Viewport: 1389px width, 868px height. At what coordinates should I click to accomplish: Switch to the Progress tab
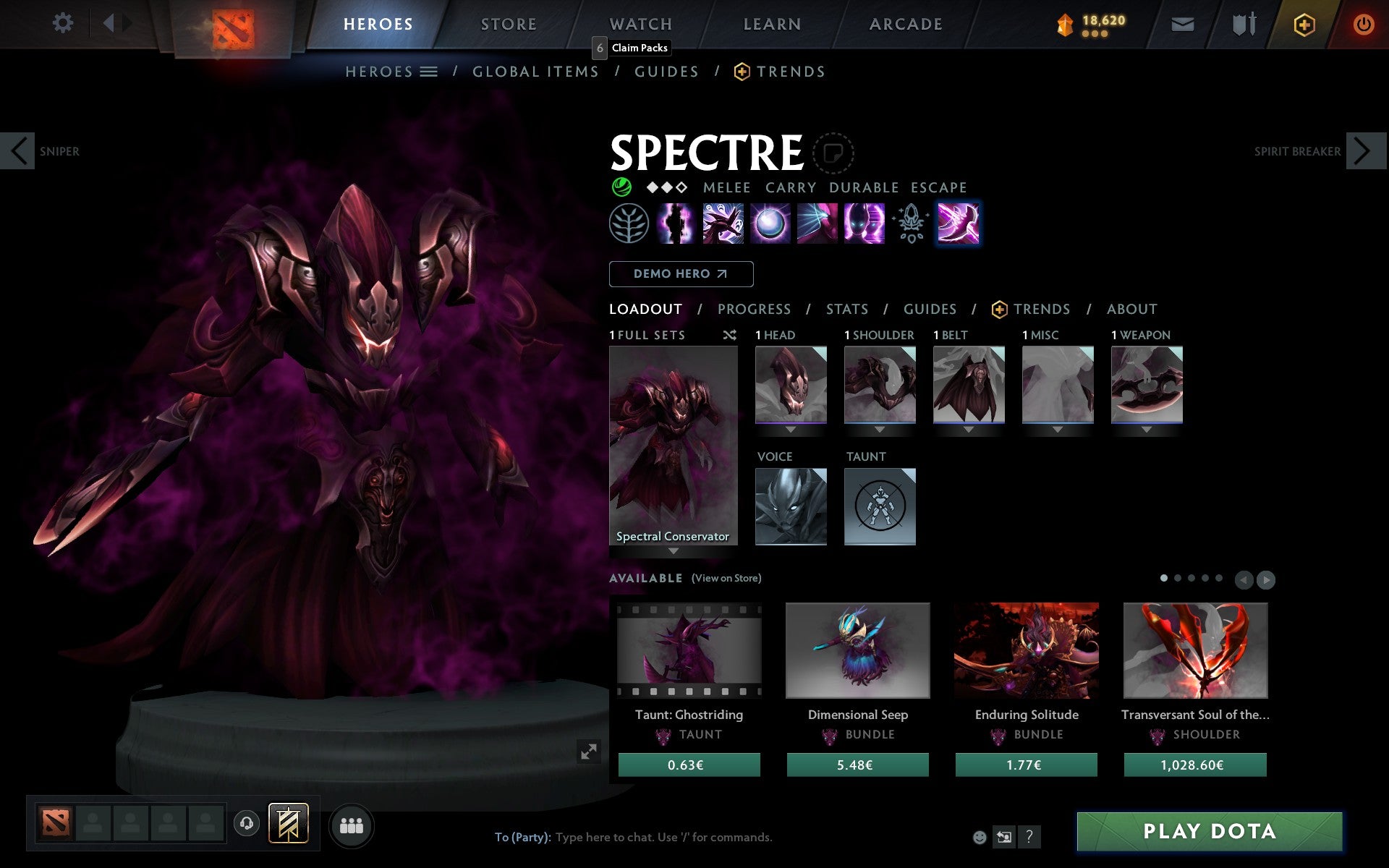754,310
